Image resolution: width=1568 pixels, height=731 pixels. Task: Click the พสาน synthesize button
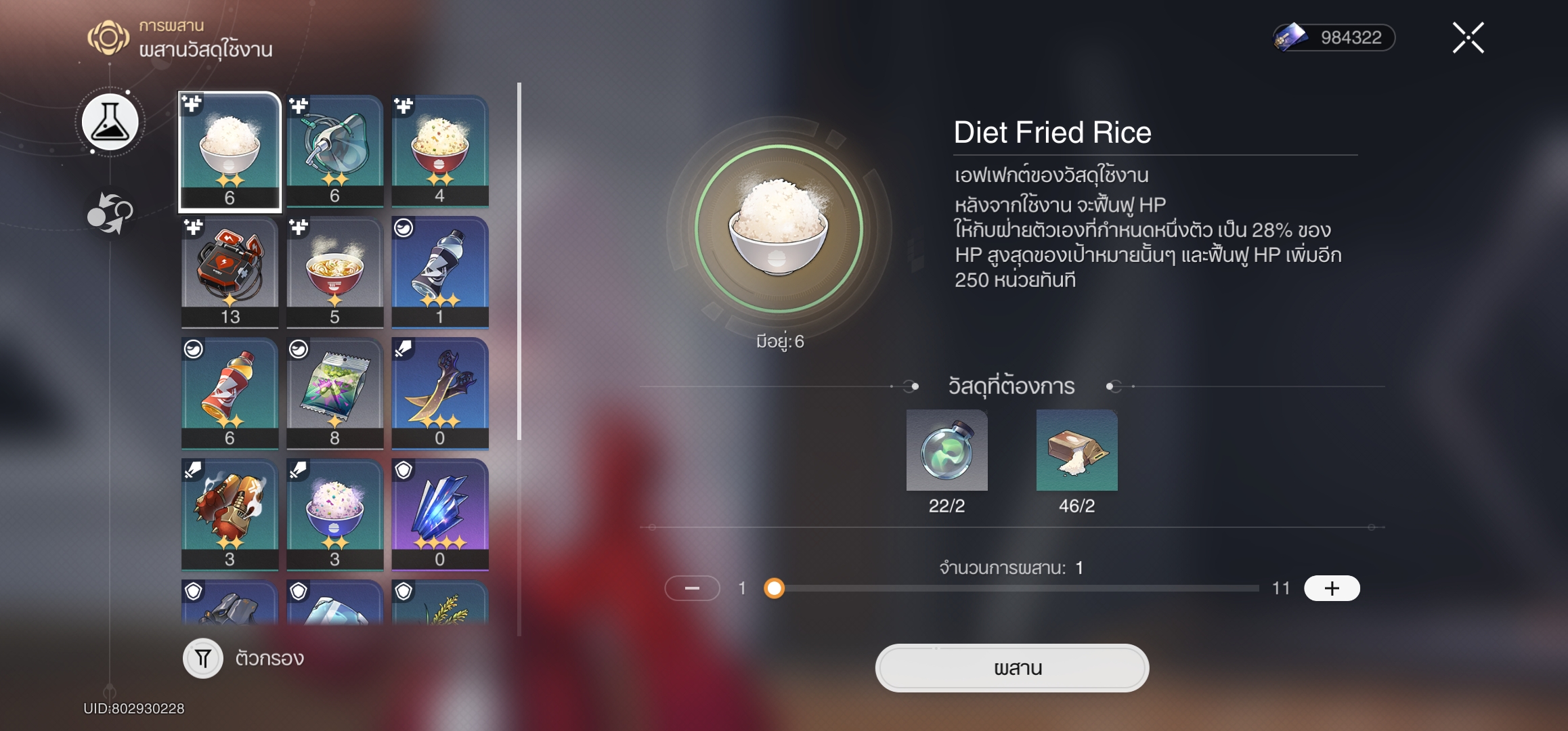1011,668
